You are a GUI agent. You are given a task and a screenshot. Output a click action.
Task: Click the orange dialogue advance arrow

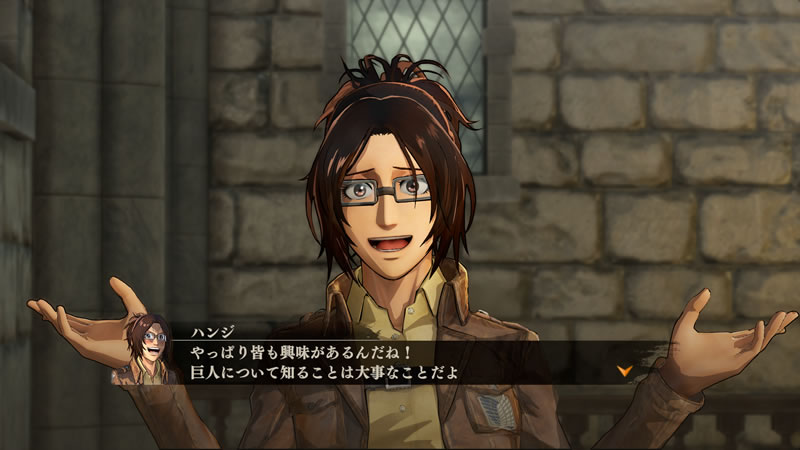pyautogui.click(x=625, y=370)
